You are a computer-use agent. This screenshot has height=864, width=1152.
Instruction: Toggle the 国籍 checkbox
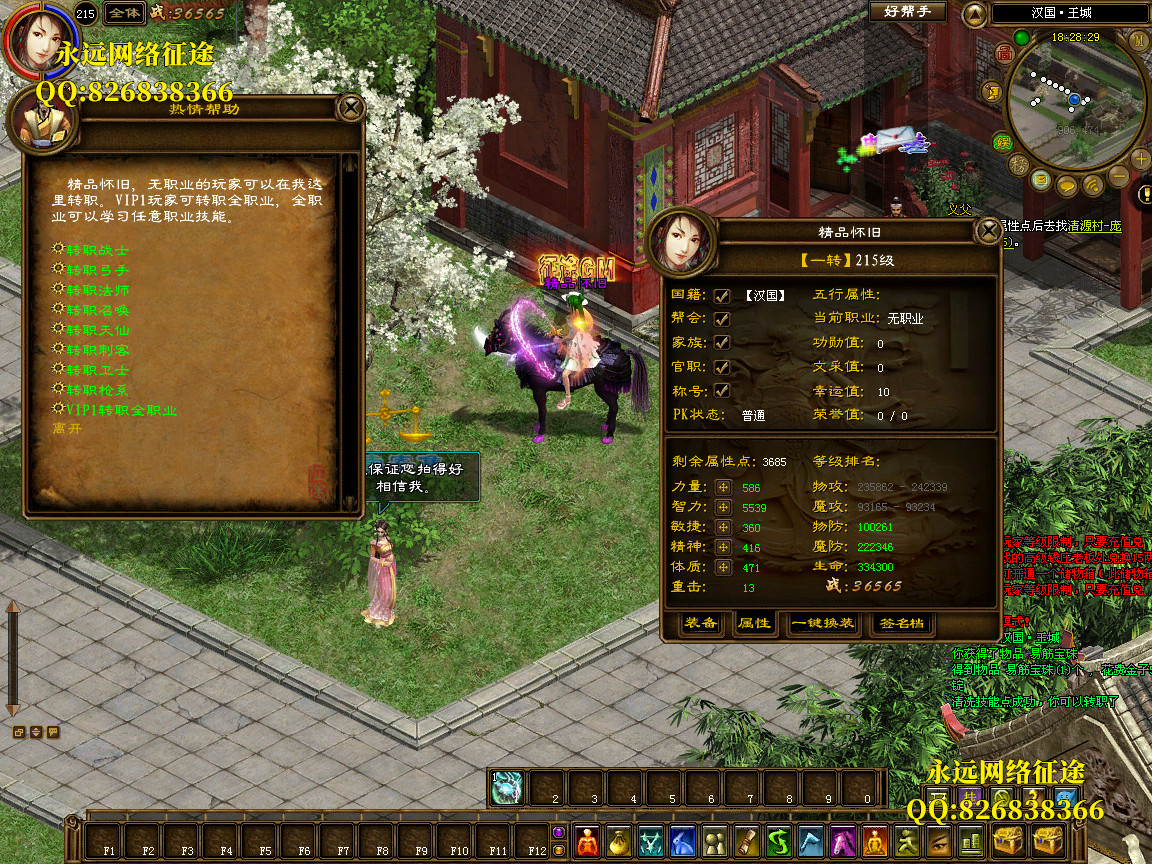(x=722, y=295)
